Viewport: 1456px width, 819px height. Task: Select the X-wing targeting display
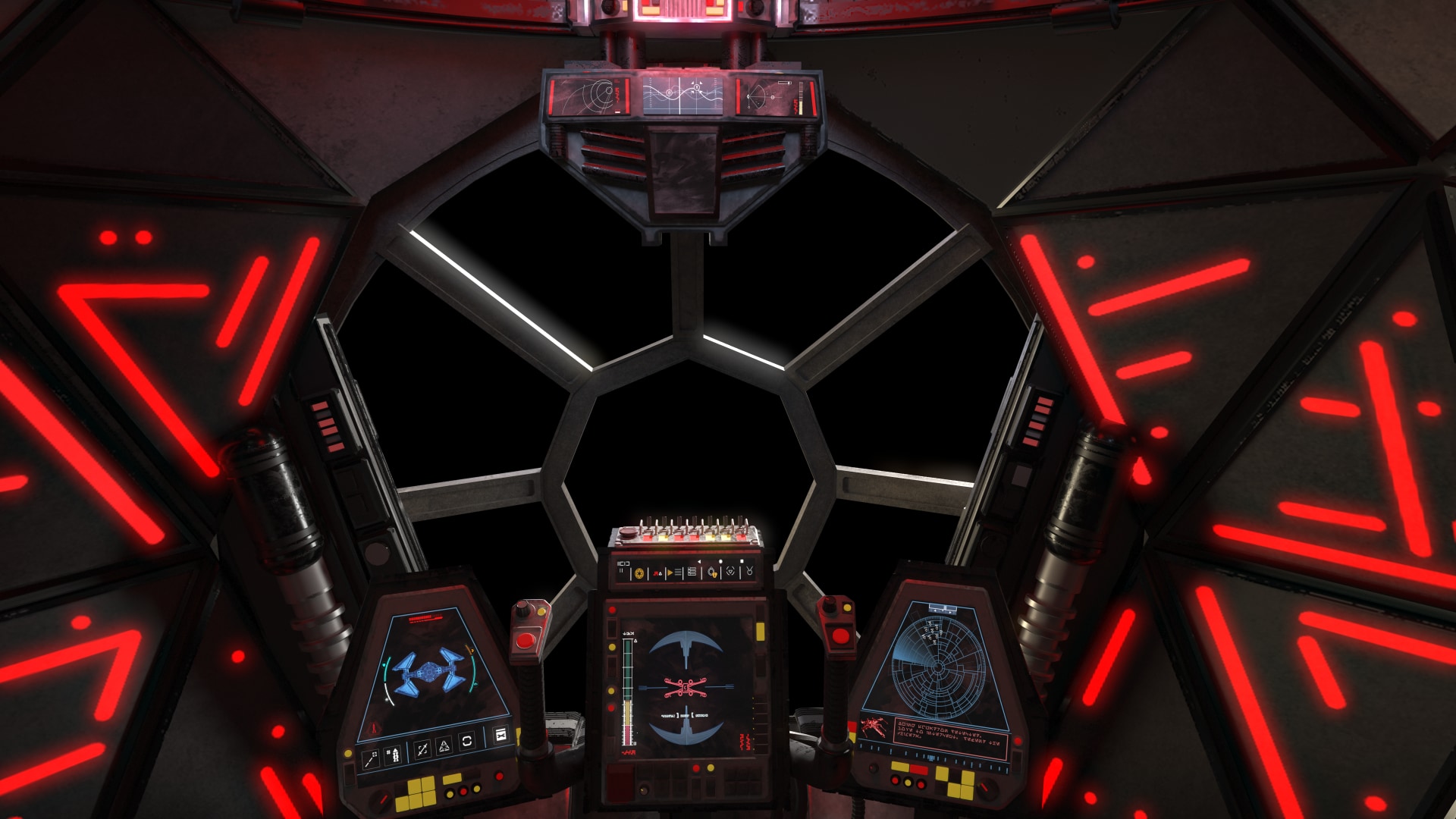click(x=685, y=687)
